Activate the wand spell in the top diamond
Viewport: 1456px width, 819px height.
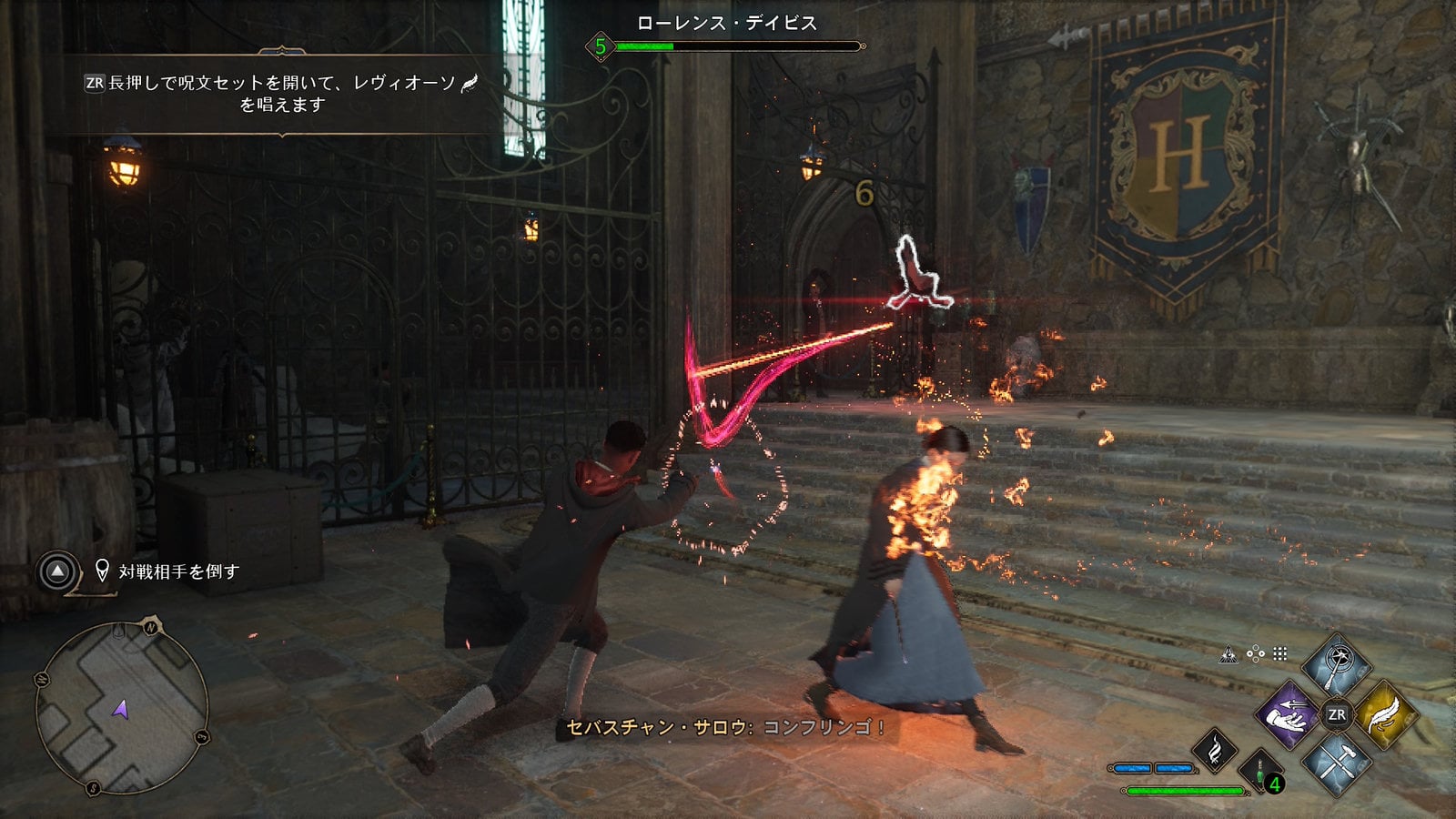pyautogui.click(x=1336, y=666)
